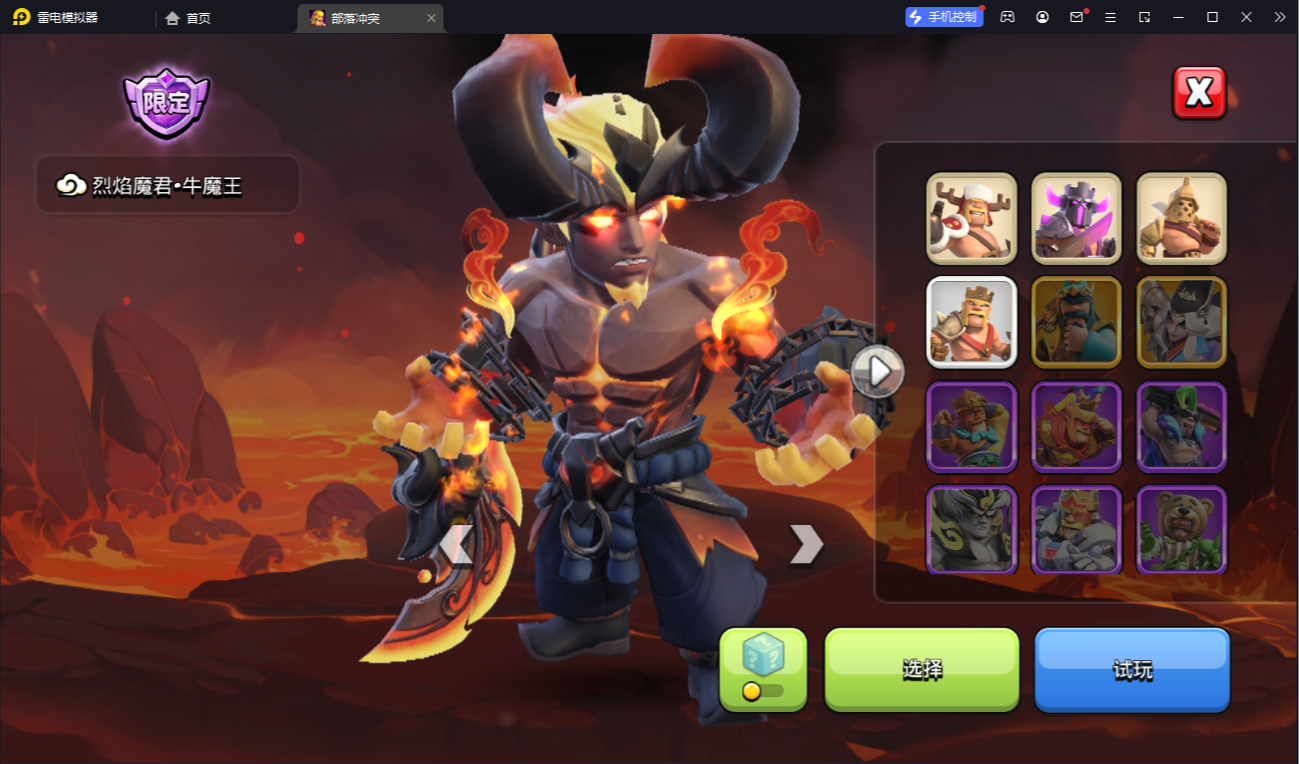The width and height of the screenshot is (1299, 764).
Task: Click the green 选择 button
Action: [x=921, y=669]
